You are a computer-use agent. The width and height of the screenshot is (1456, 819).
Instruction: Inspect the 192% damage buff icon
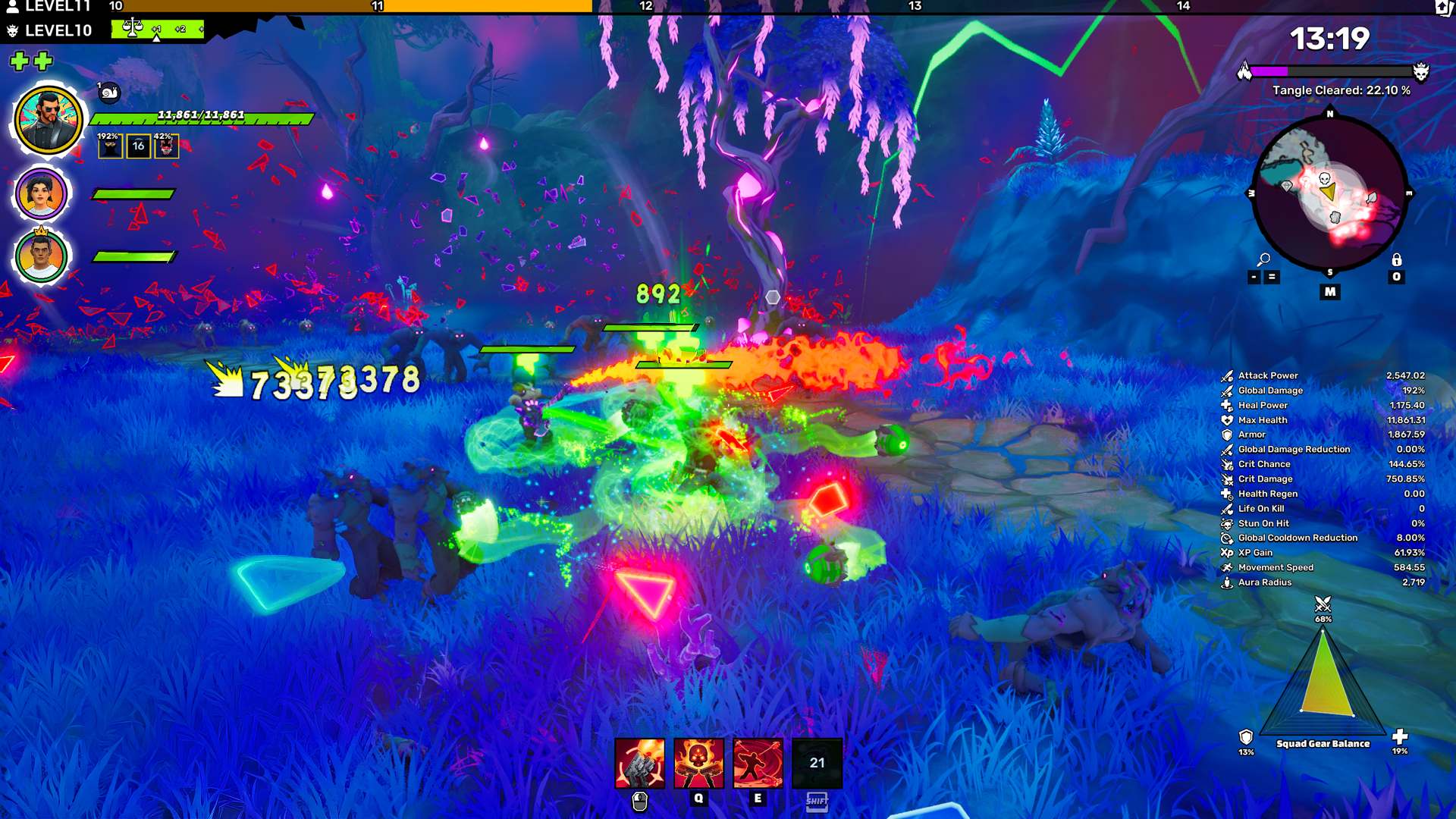point(110,146)
